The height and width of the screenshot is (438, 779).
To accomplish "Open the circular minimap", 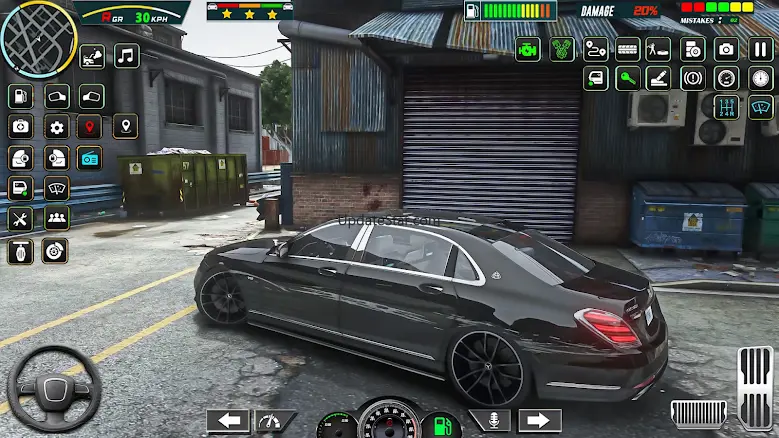I will click(39, 39).
